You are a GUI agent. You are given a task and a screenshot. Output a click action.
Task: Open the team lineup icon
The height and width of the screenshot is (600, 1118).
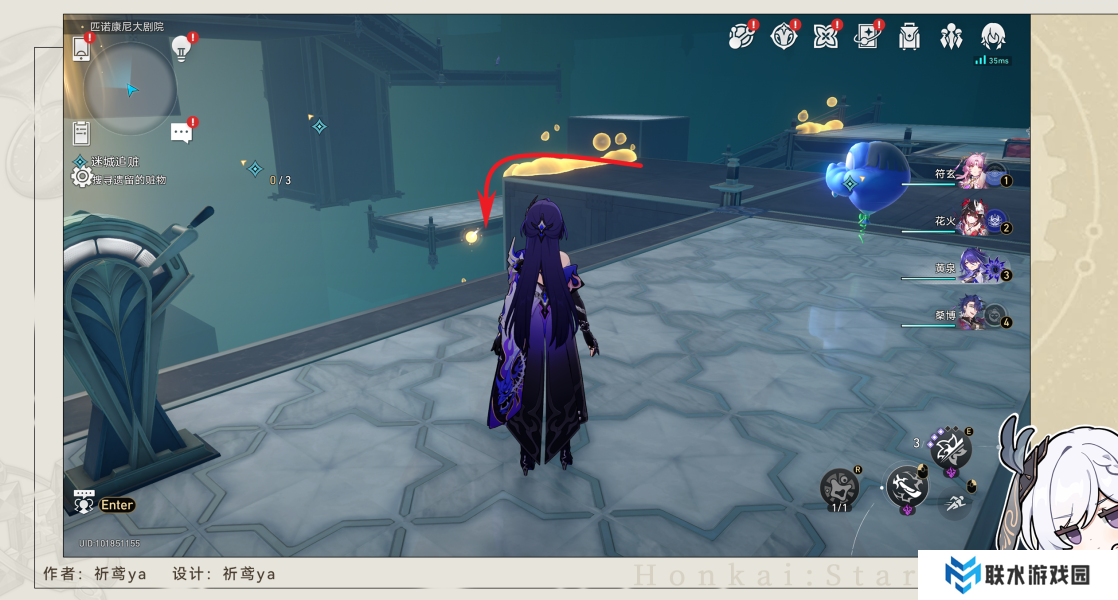pyautogui.click(x=950, y=37)
